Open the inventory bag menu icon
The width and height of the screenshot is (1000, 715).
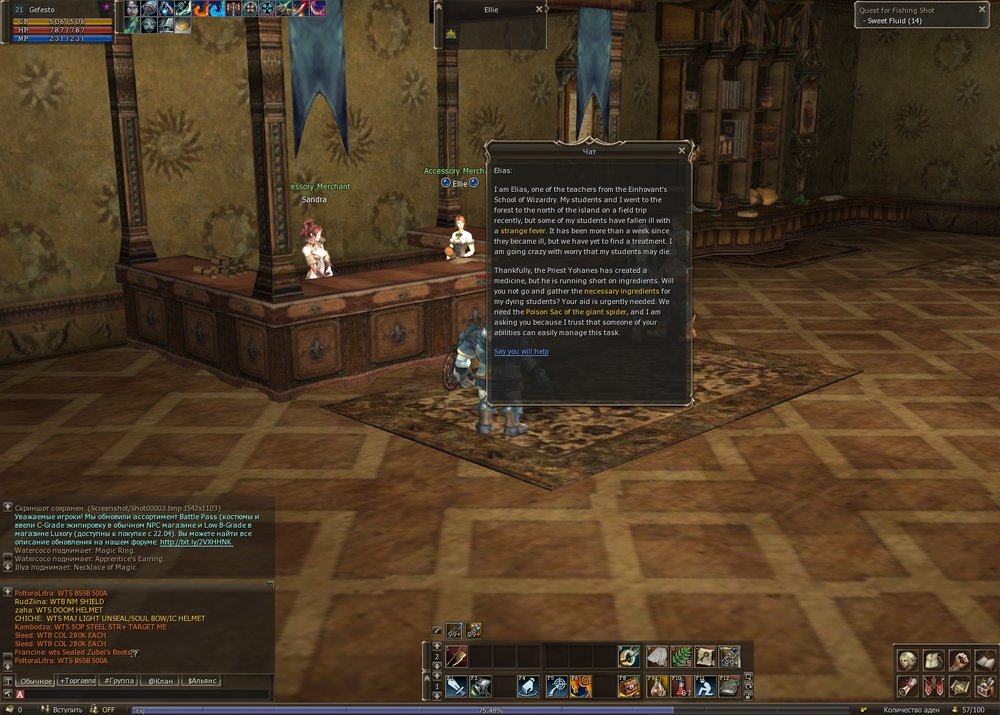coord(933,661)
